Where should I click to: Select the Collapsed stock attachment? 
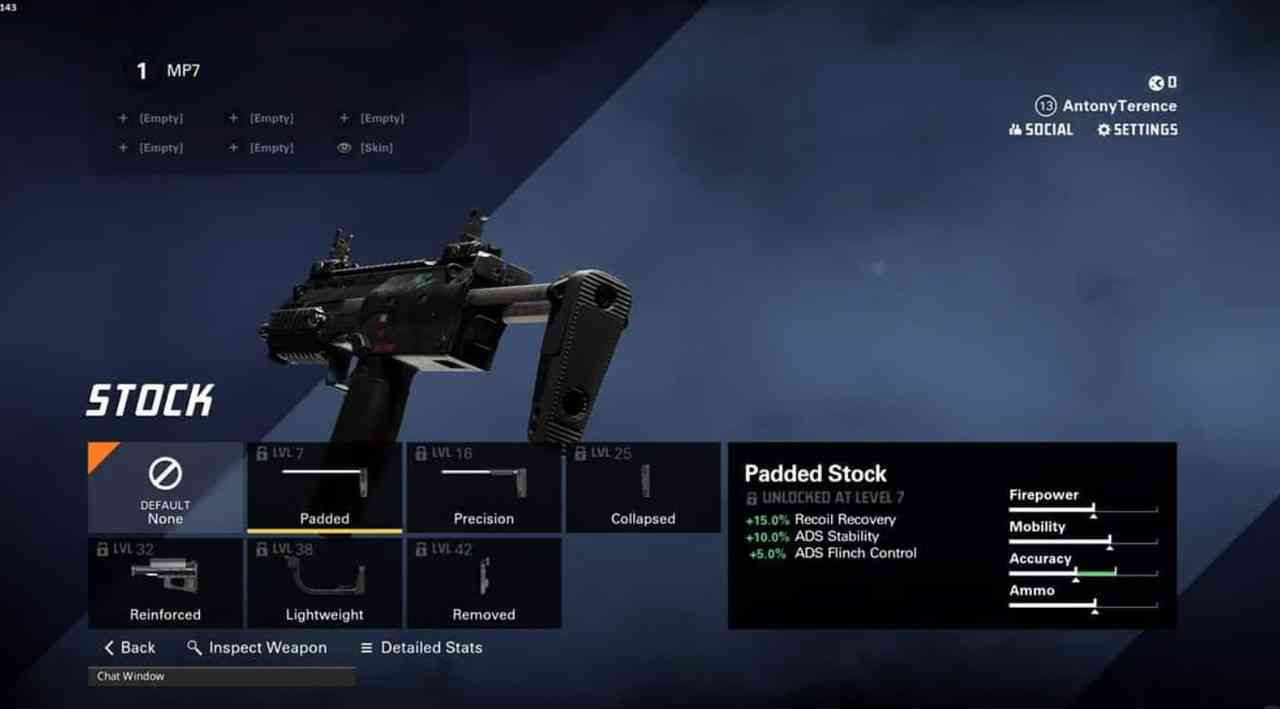pos(643,487)
